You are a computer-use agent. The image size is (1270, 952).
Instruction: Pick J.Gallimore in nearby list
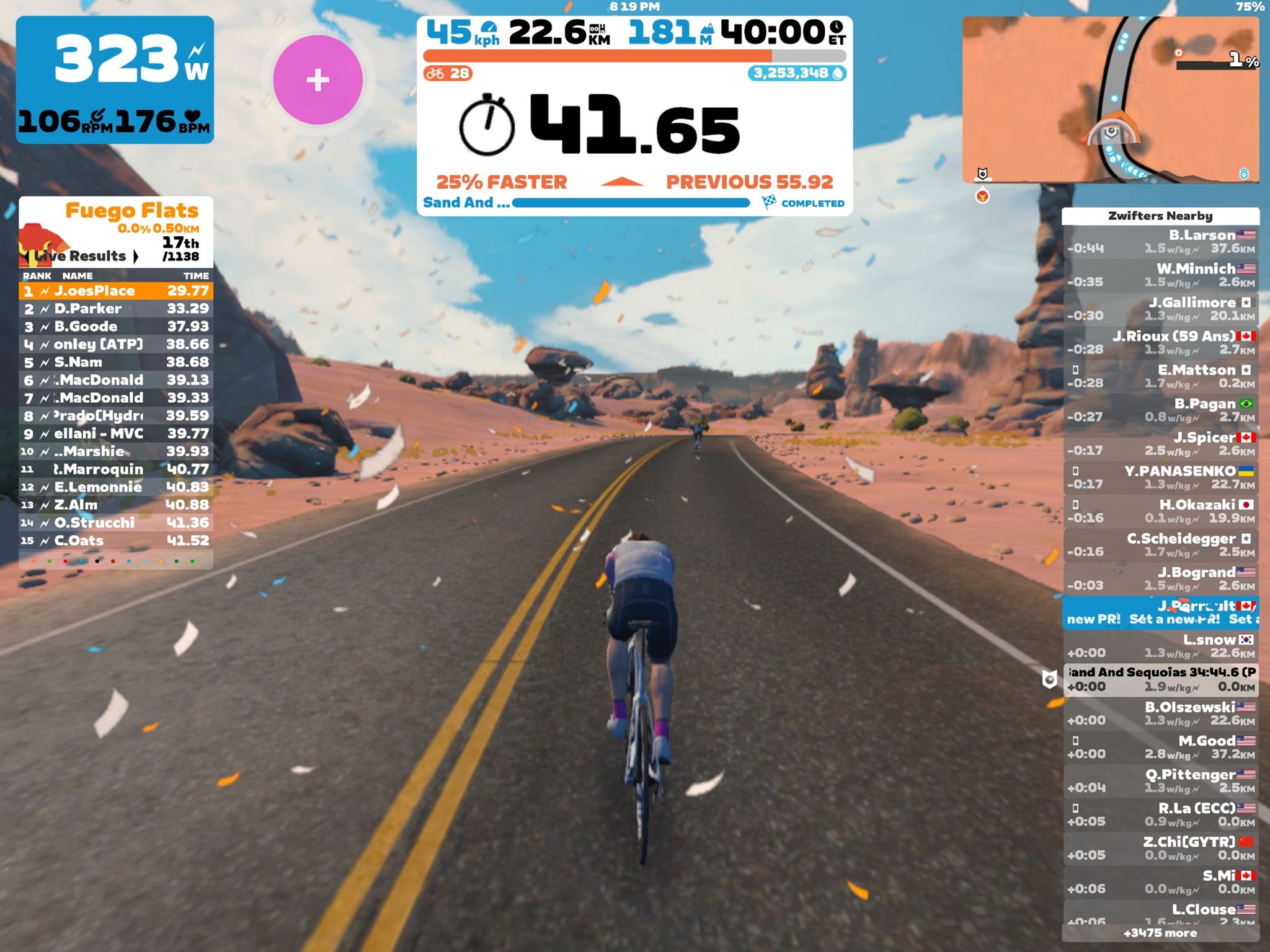pyautogui.click(x=1161, y=309)
